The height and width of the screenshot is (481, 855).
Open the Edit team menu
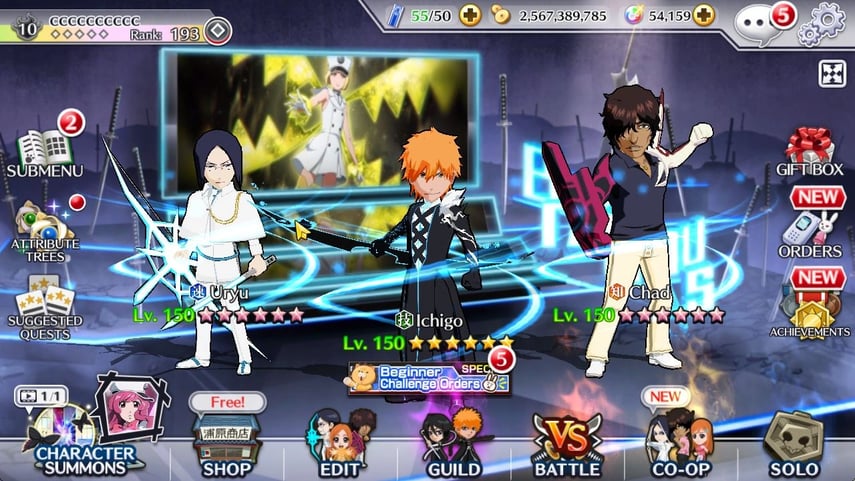340,442
